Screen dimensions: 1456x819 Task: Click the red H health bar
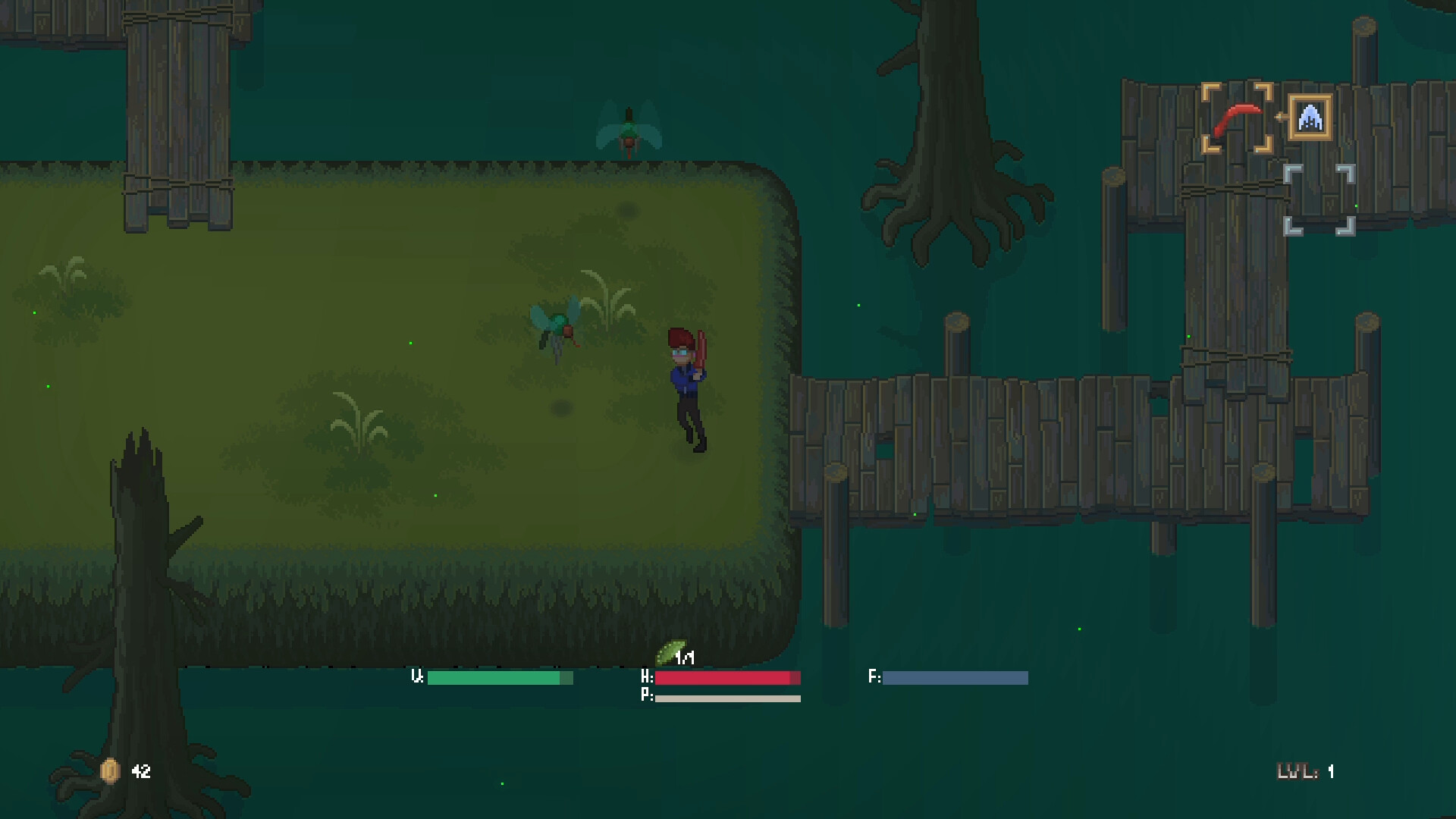tap(724, 678)
